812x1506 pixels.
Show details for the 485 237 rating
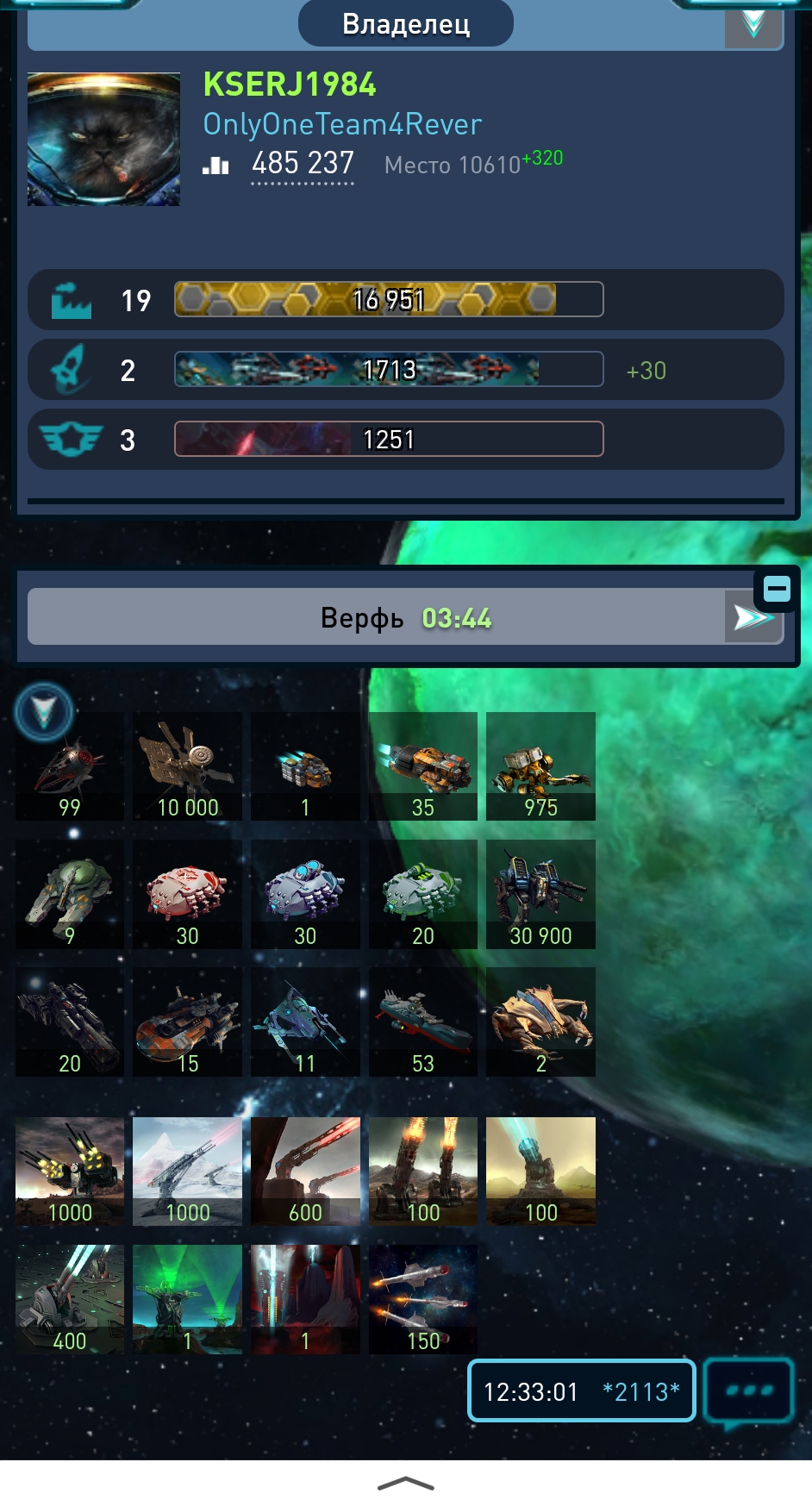pos(303,164)
